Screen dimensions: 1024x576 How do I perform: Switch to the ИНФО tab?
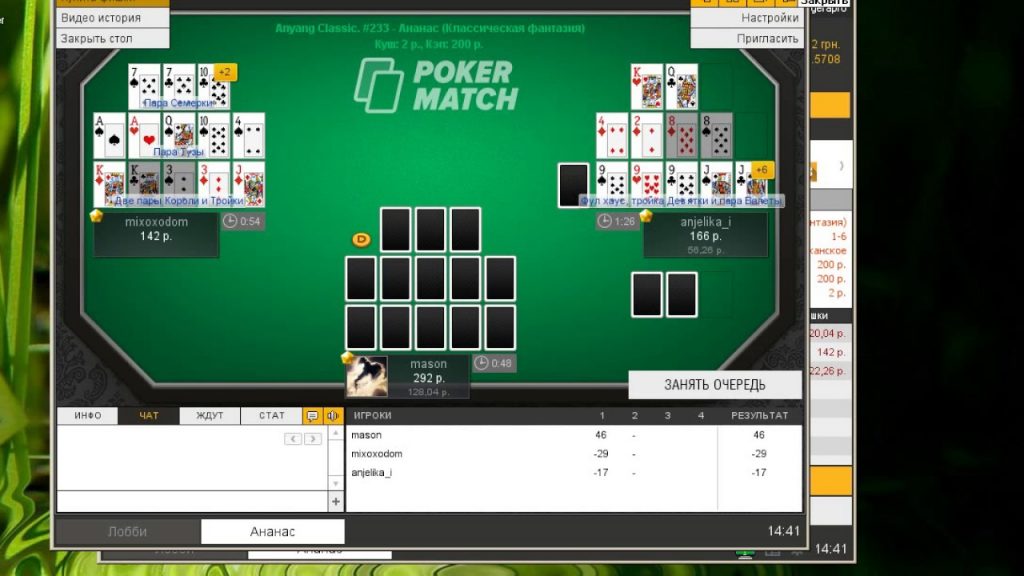coord(88,416)
